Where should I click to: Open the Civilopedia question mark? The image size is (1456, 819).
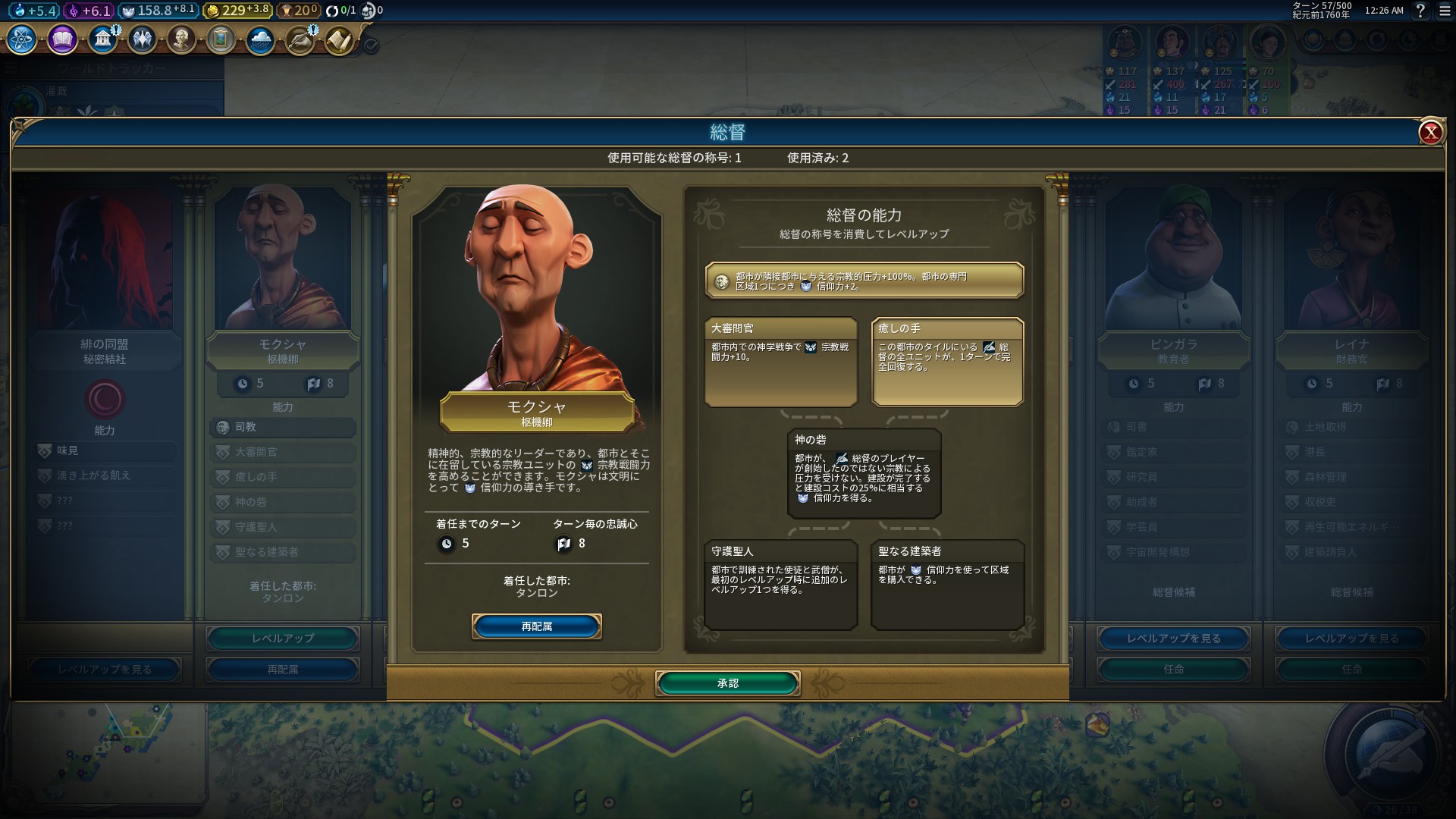pyautogui.click(x=1420, y=11)
